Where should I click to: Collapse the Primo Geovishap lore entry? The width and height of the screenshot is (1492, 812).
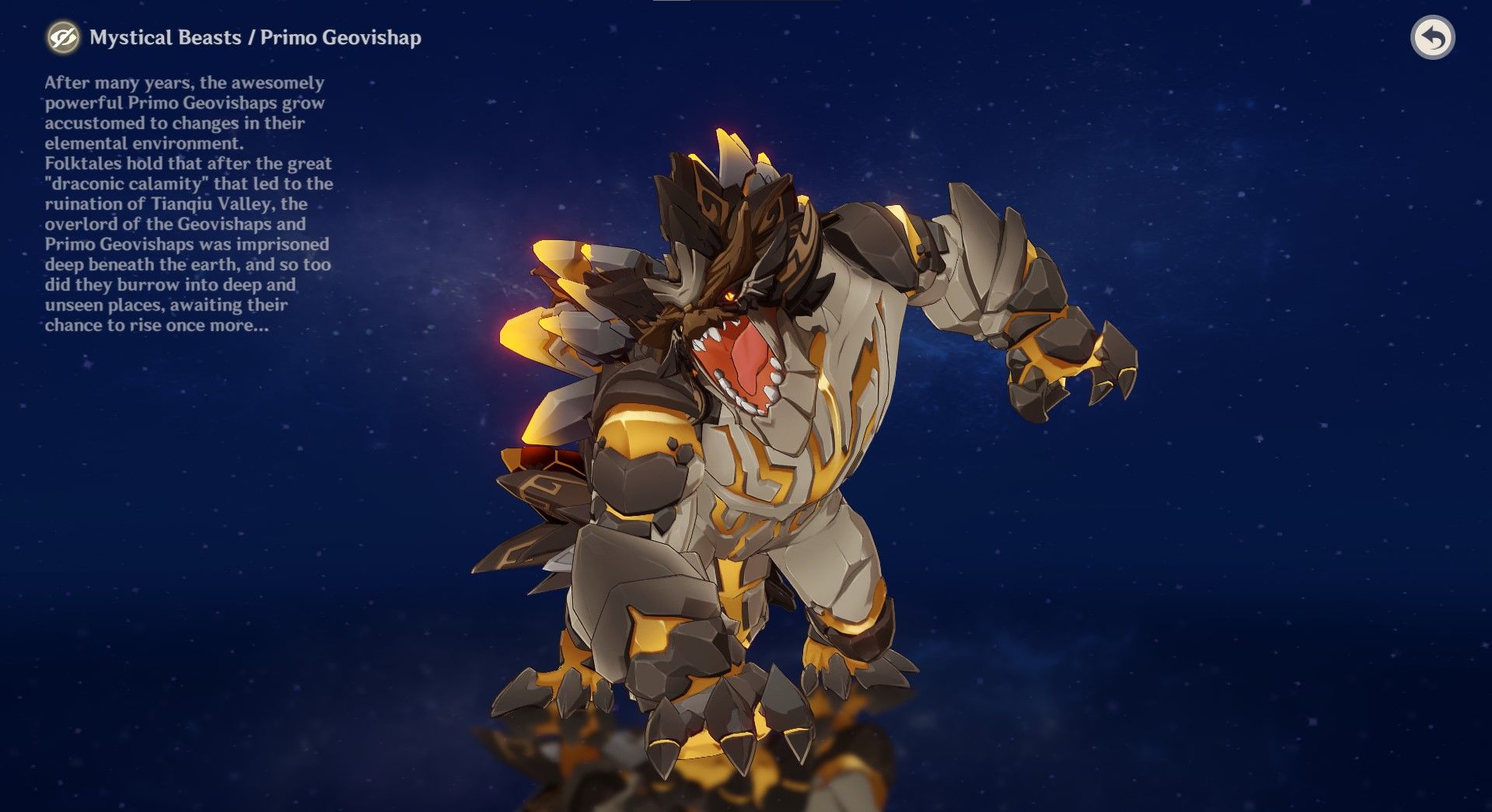point(342,36)
